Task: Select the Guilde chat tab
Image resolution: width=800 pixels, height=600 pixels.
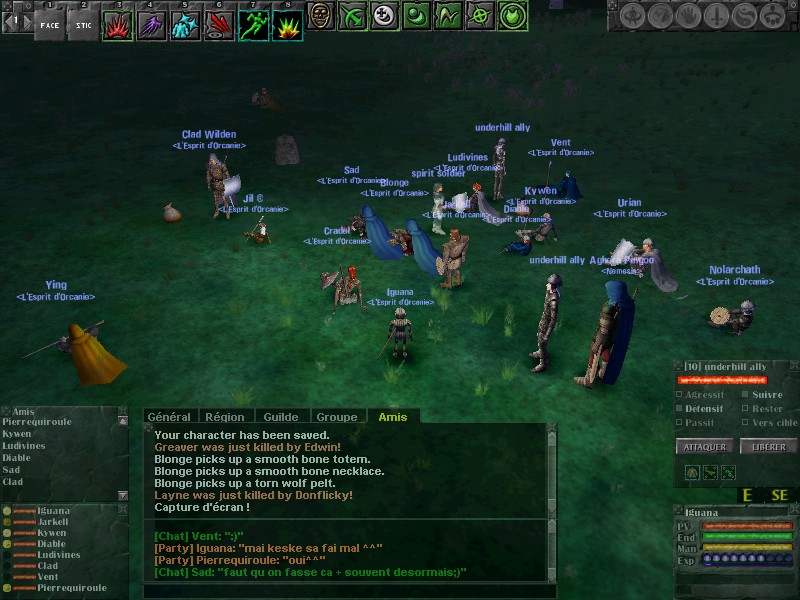Action: pos(281,417)
